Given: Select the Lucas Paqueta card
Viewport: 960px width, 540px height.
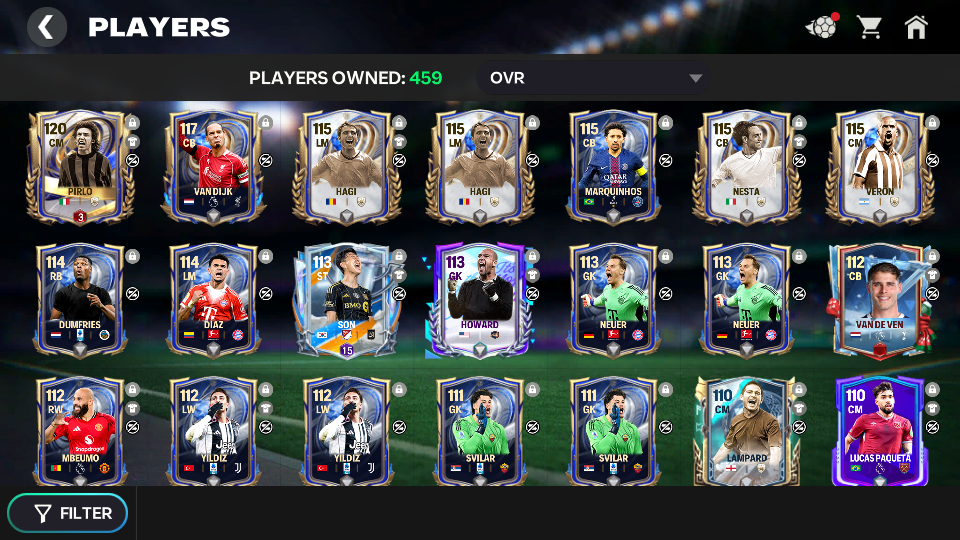Looking at the screenshot, I should [878, 430].
